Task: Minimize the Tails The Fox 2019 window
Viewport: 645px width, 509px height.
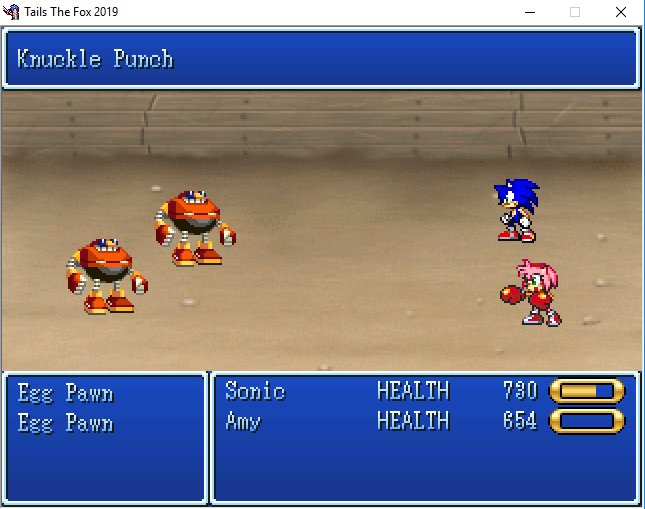Action: tap(529, 12)
